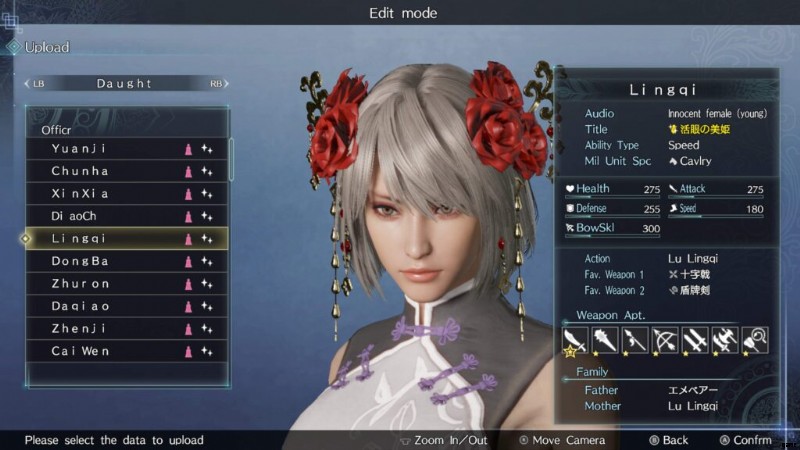Screen dimensions: 800x450
Task: Select the spiked club weapon aptitude icon
Action: tap(606, 340)
